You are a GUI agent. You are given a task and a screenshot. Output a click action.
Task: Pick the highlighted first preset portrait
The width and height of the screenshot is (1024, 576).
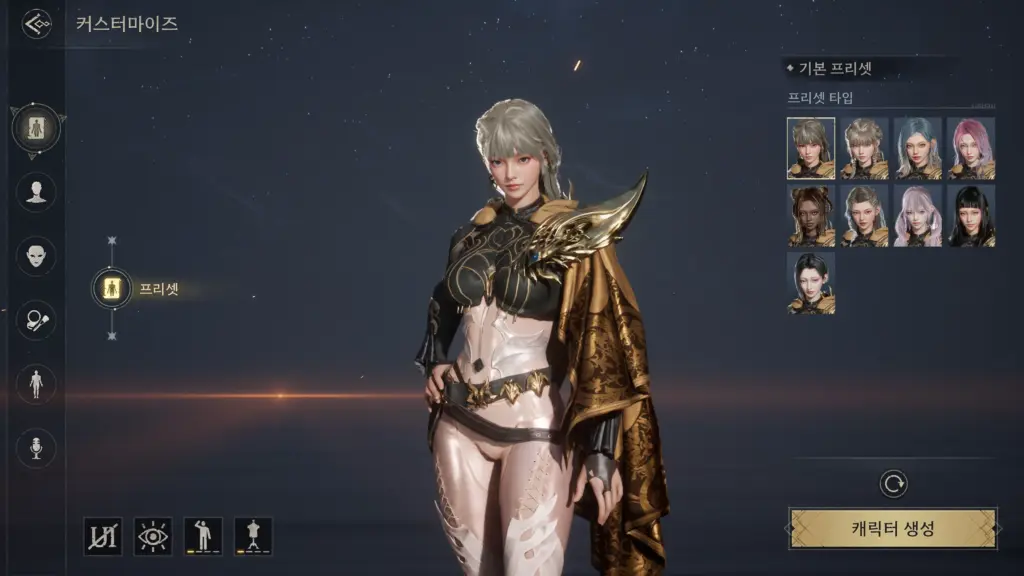click(x=811, y=148)
